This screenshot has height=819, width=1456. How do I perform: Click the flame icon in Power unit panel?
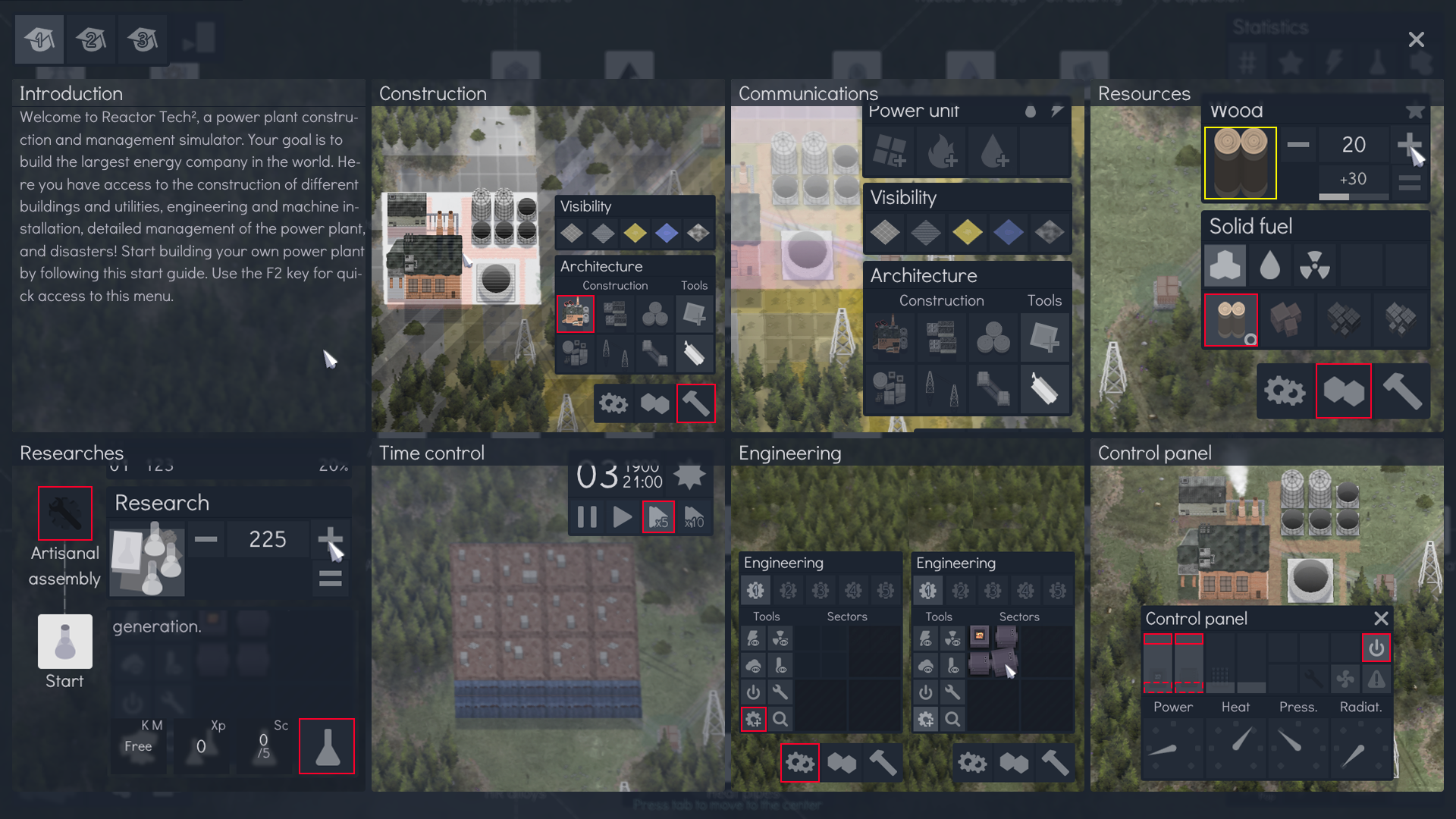[940, 151]
